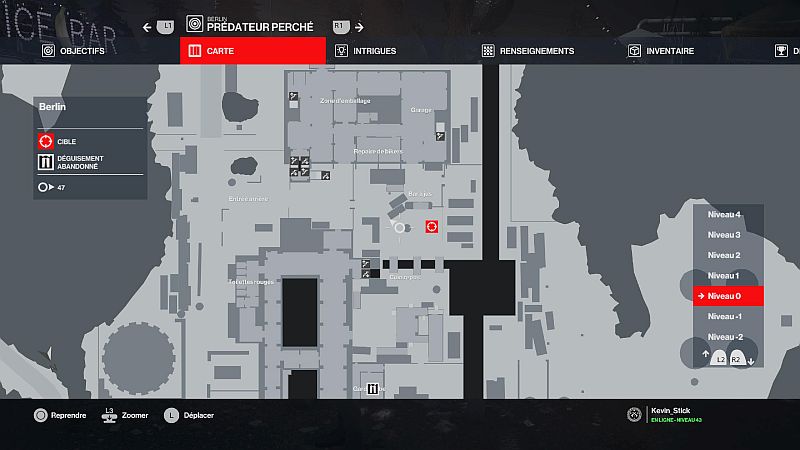Open the Inventaire tab
The height and width of the screenshot is (450, 800).
coord(663,50)
